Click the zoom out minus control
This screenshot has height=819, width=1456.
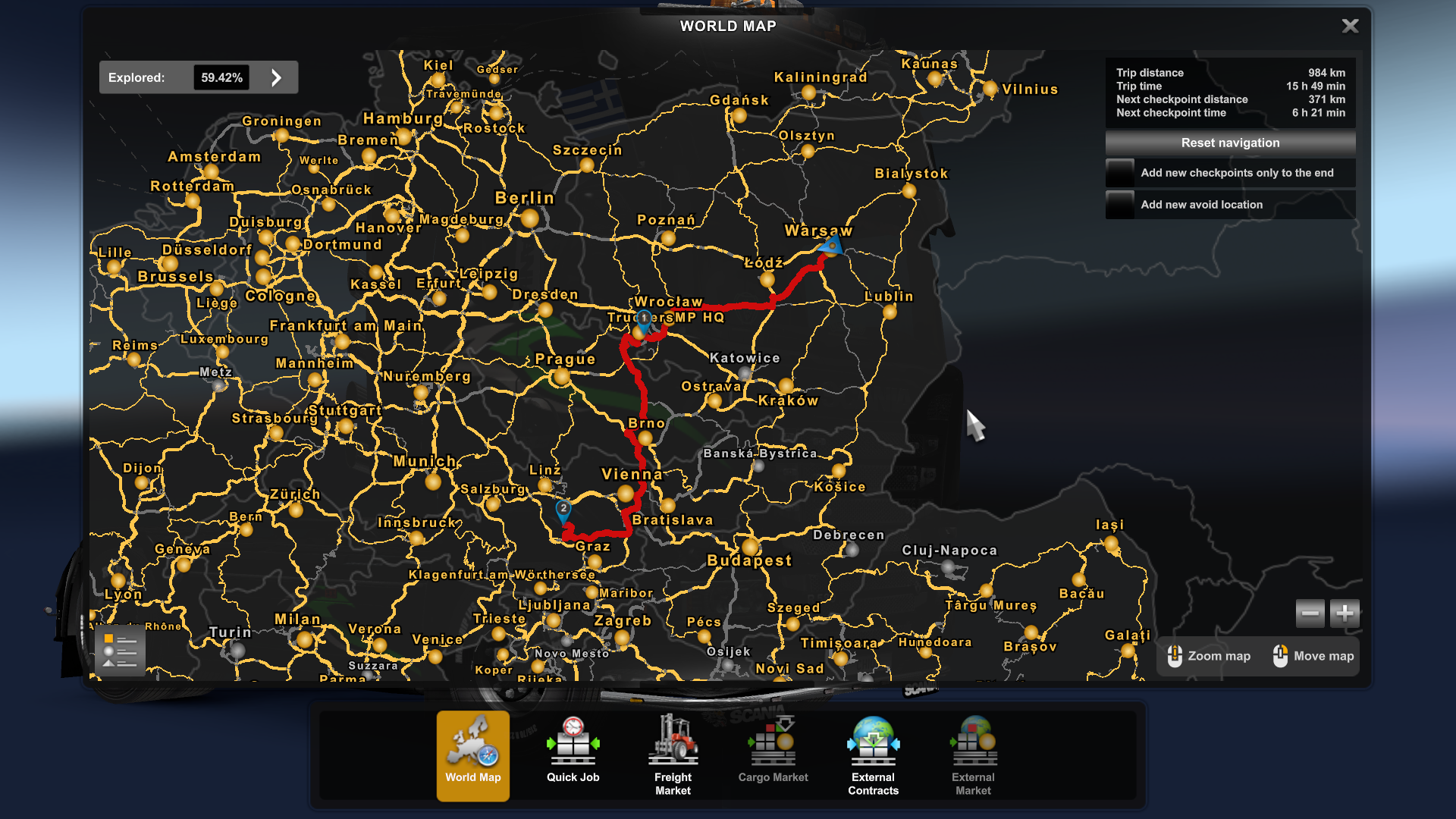[x=1310, y=613]
